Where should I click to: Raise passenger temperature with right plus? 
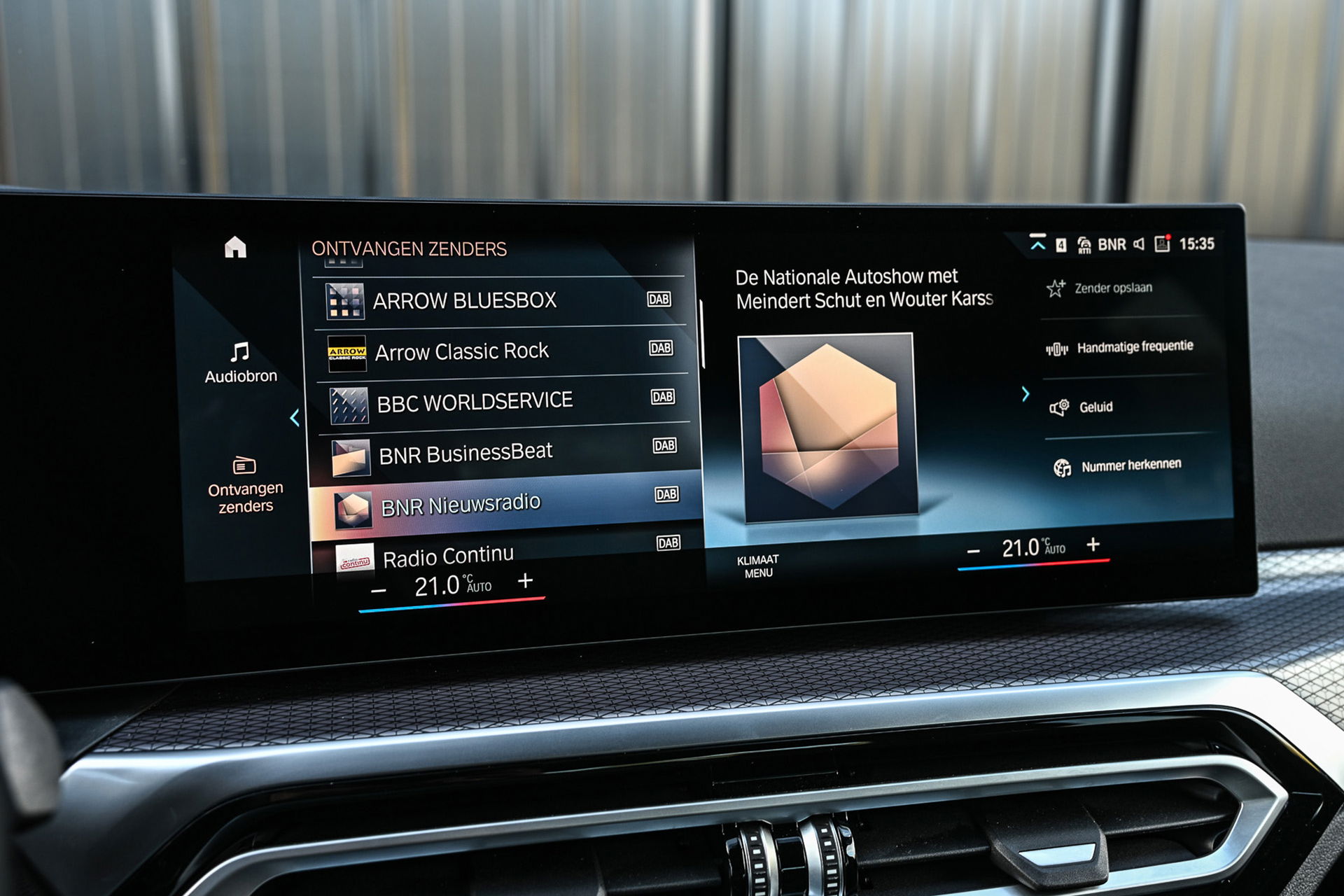click(x=1093, y=544)
